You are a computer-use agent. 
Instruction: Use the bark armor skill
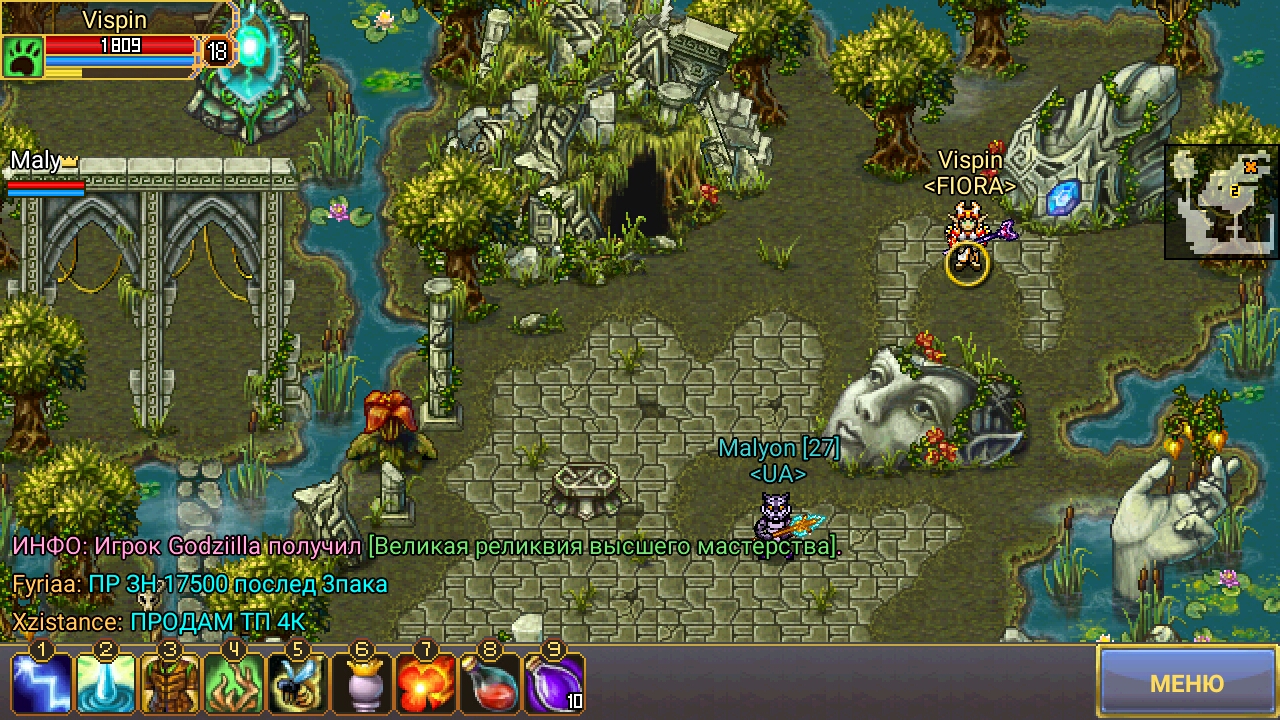click(x=170, y=683)
